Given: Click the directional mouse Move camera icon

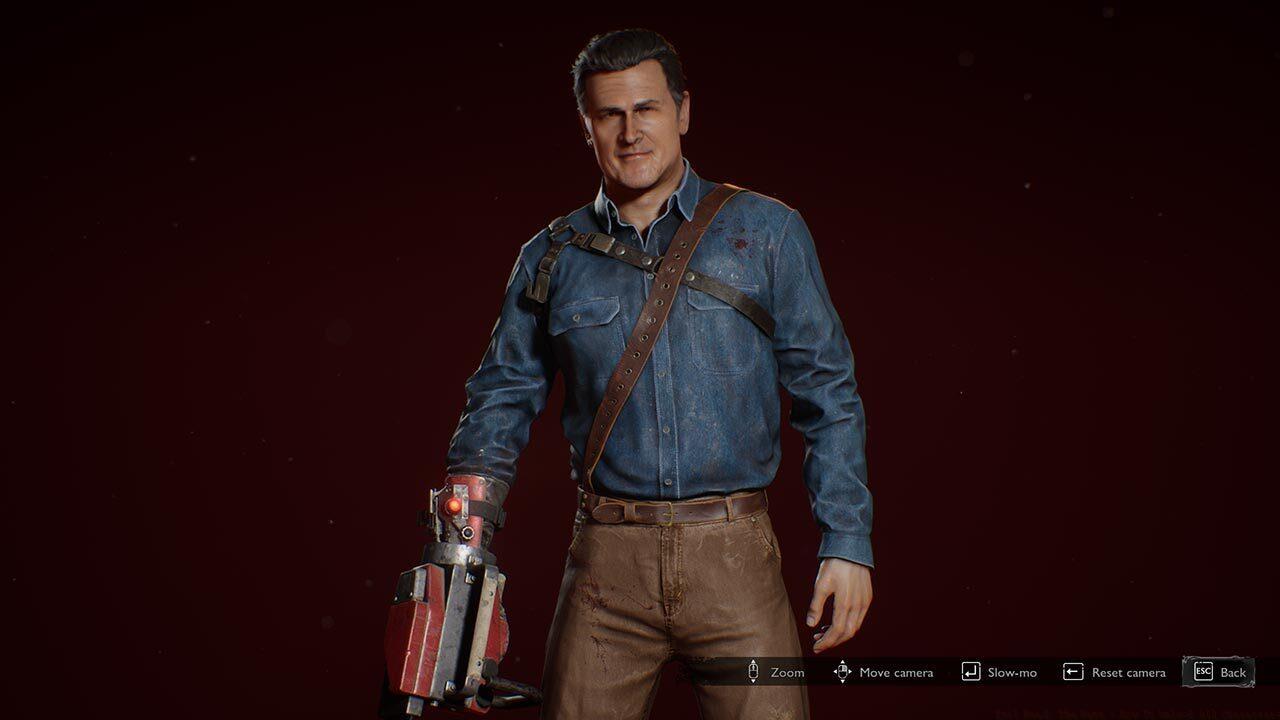Looking at the screenshot, I should 843,672.
